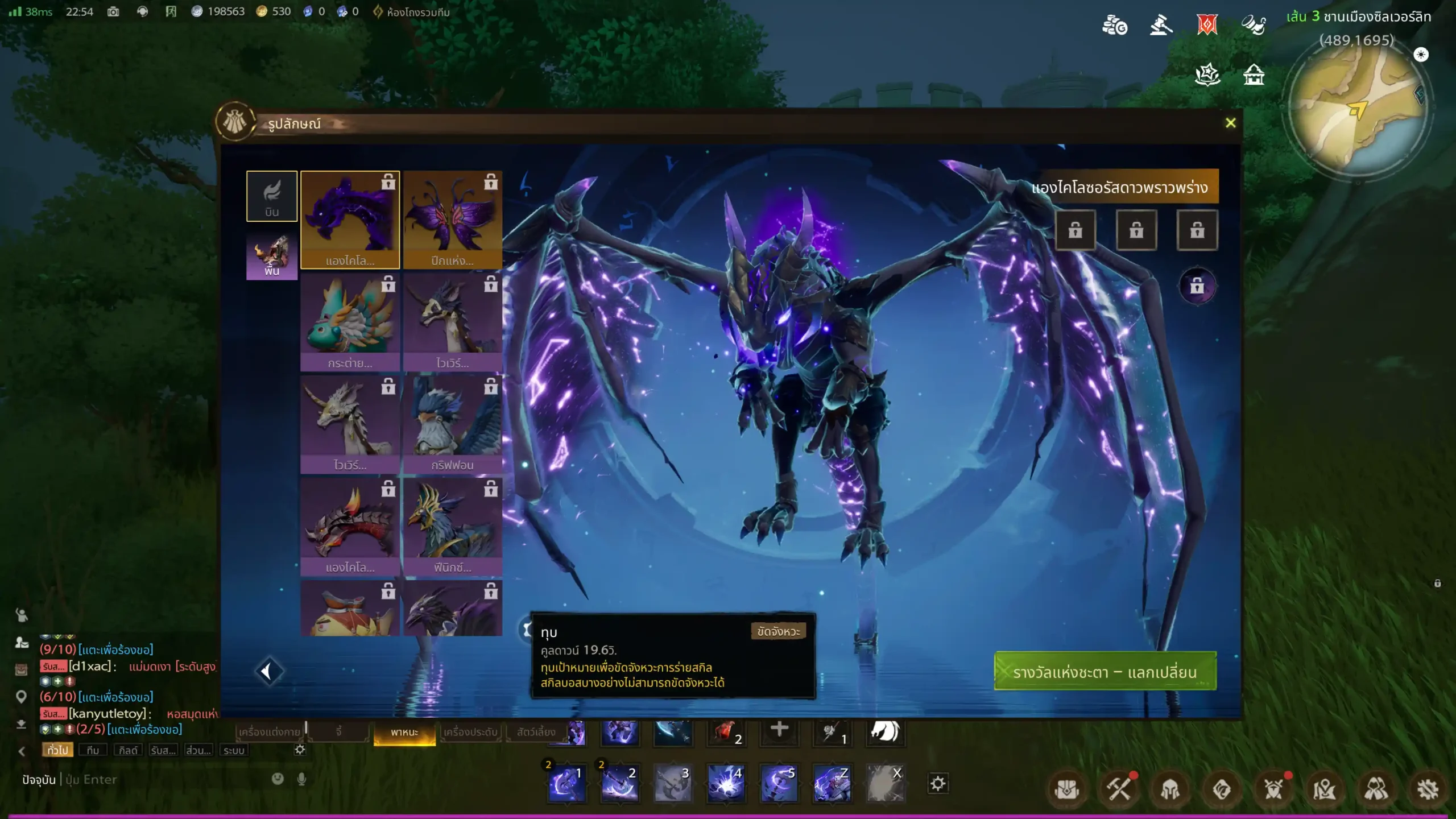The height and width of the screenshot is (819, 1456).
Task: Switch chat to the กิลด์ guild channel
Action: point(128,750)
